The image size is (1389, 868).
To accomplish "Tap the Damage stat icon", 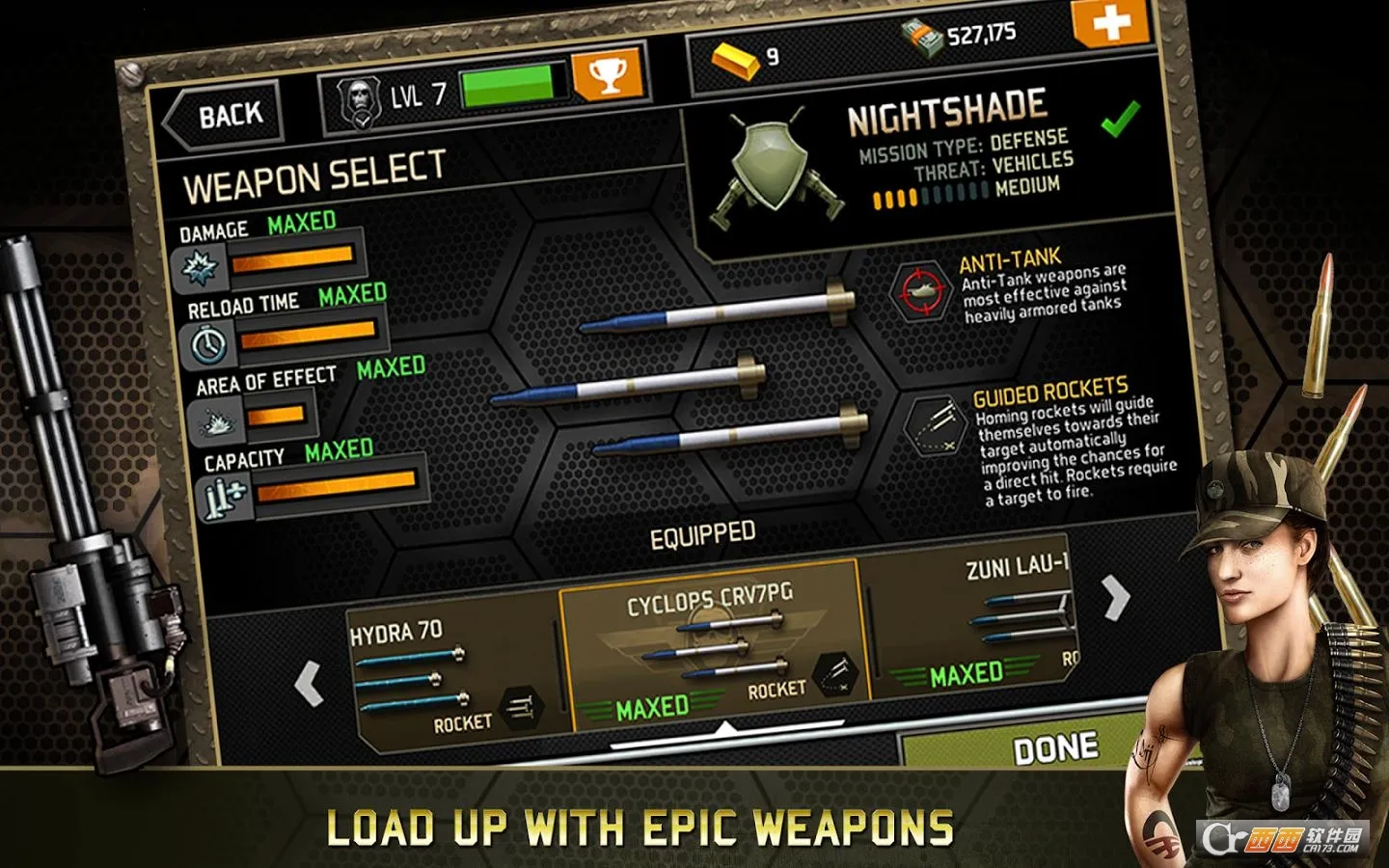I will pyautogui.click(x=202, y=268).
